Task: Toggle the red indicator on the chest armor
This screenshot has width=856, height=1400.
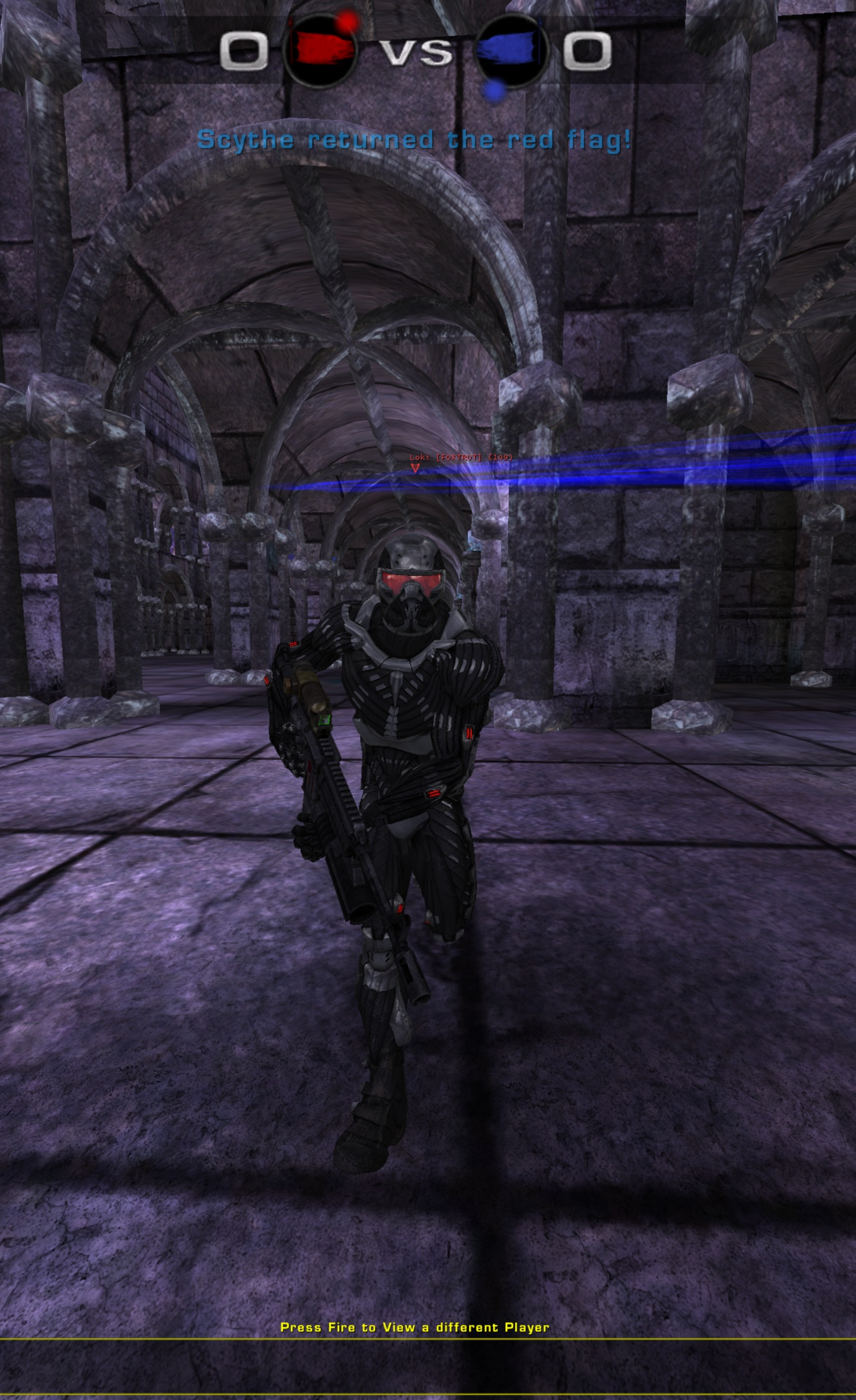Action: tap(468, 731)
